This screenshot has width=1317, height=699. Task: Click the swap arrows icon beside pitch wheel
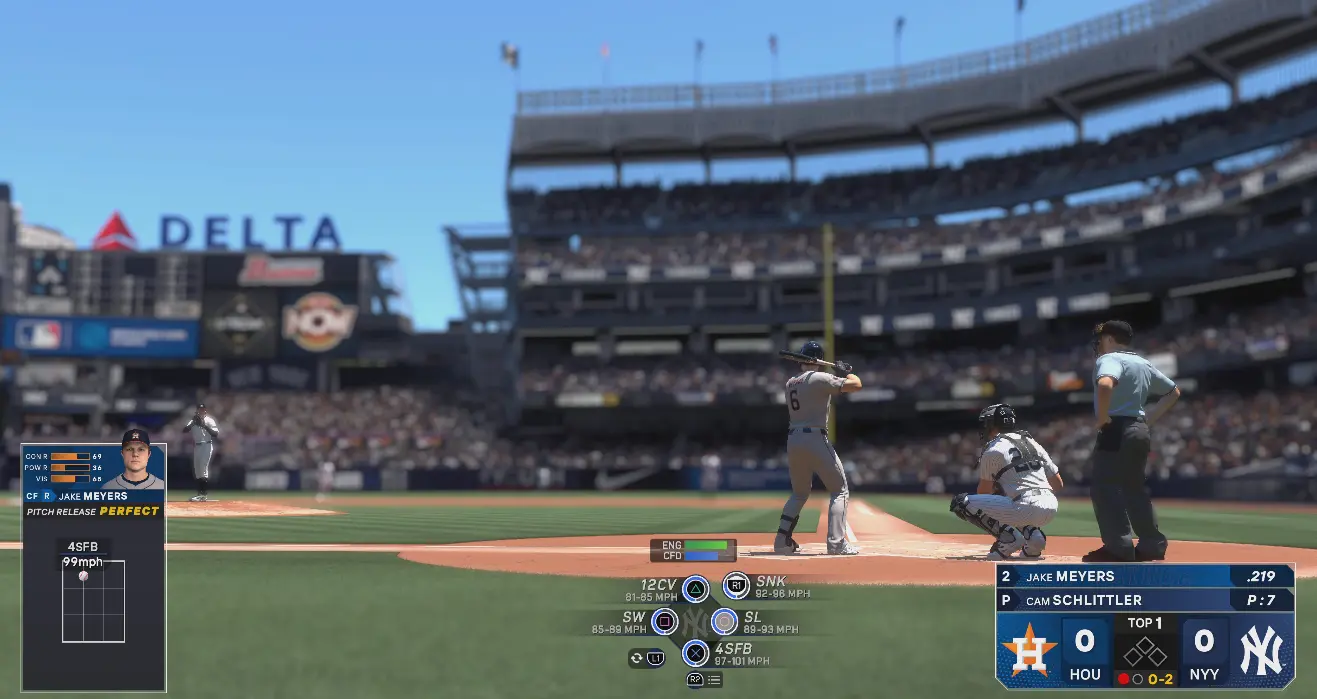click(x=636, y=657)
